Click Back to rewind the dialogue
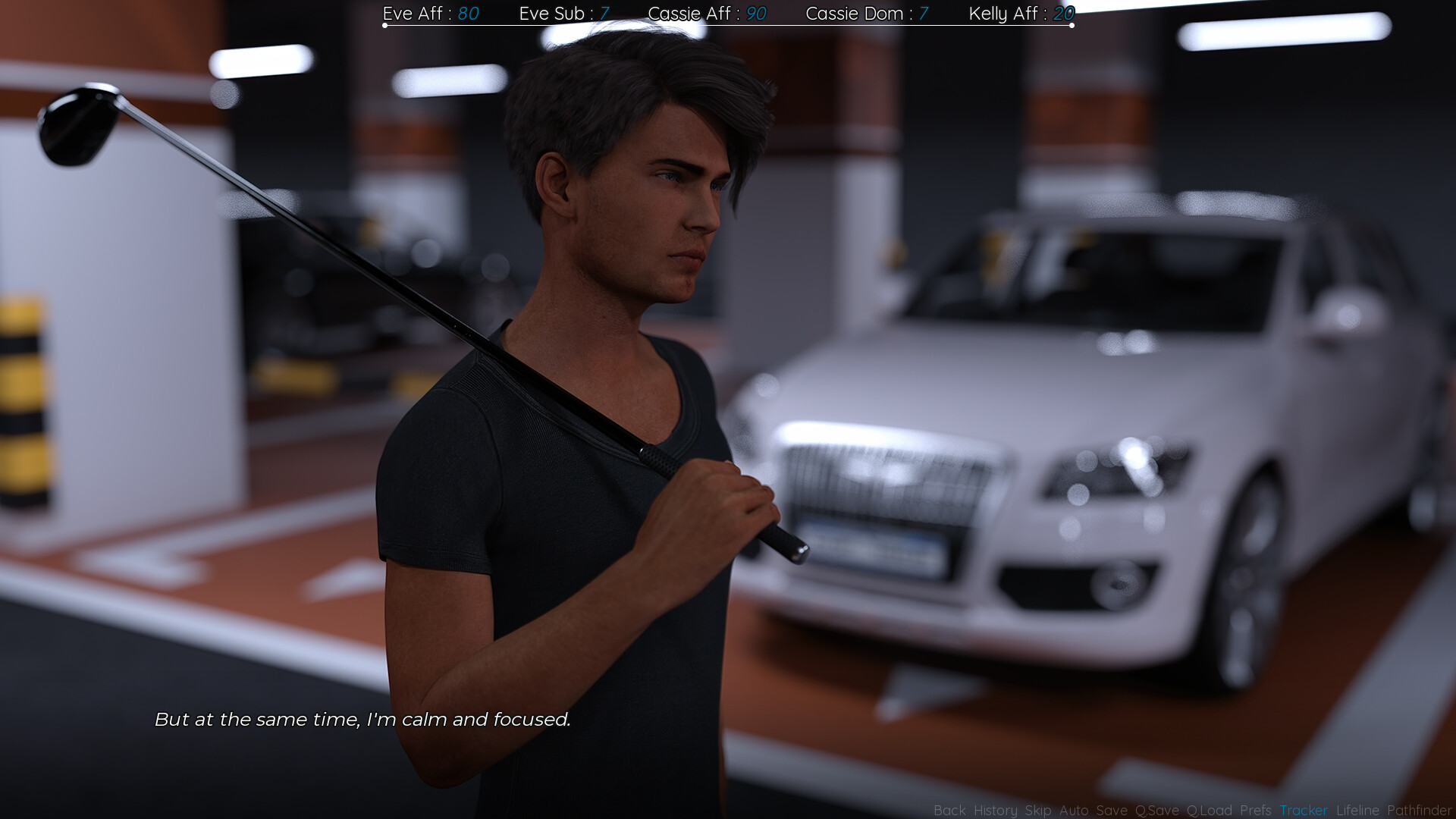Image resolution: width=1456 pixels, height=819 pixels. [949, 811]
